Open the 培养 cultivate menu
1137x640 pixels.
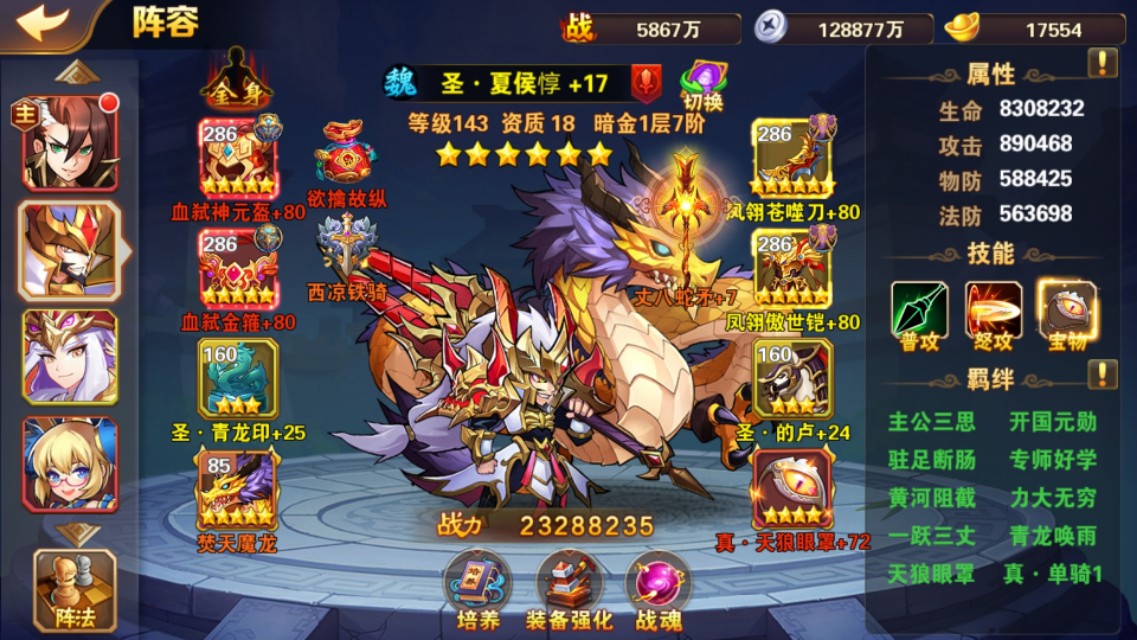click(476, 590)
